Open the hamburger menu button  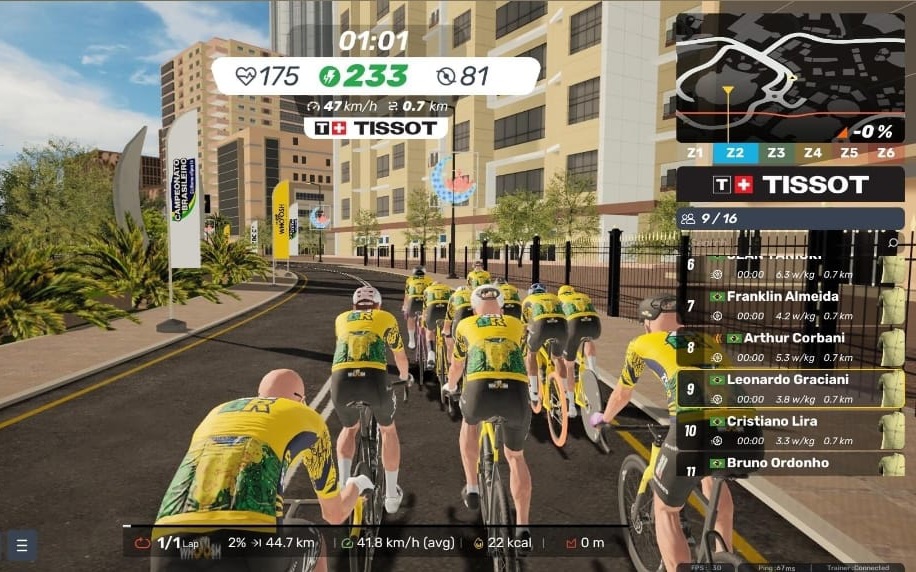(x=22, y=545)
